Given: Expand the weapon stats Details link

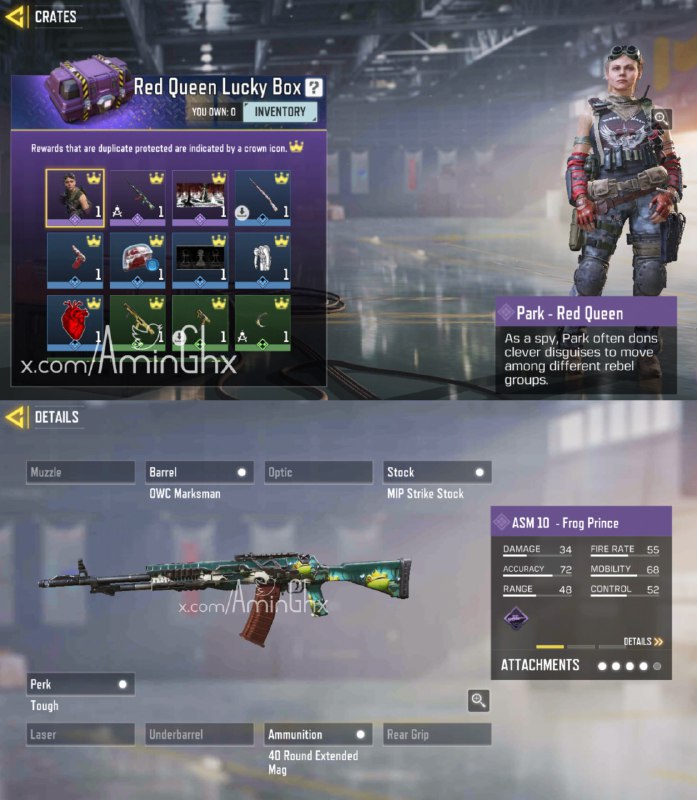Looking at the screenshot, I should coord(643,641).
